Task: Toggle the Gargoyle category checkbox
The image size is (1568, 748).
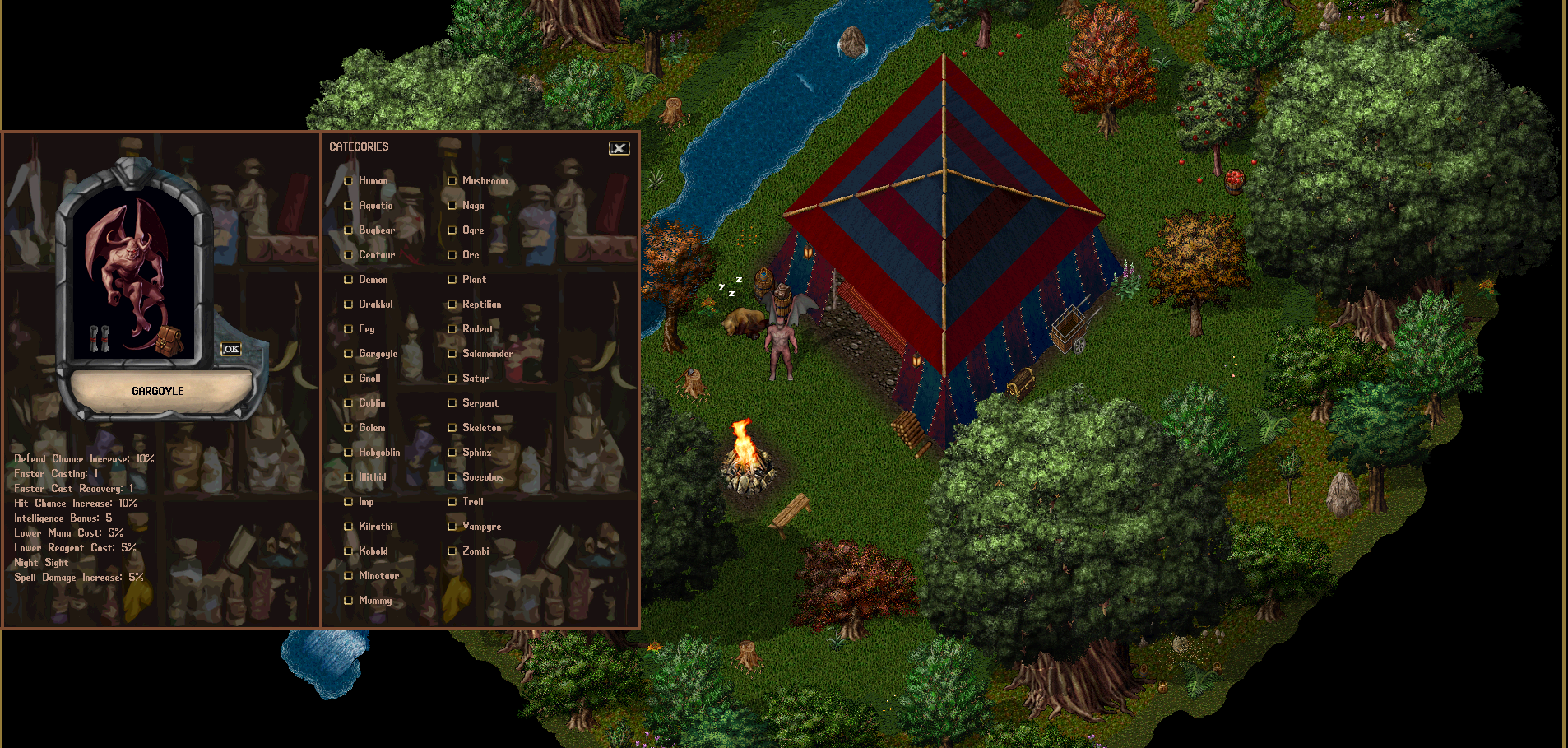Action: click(349, 354)
